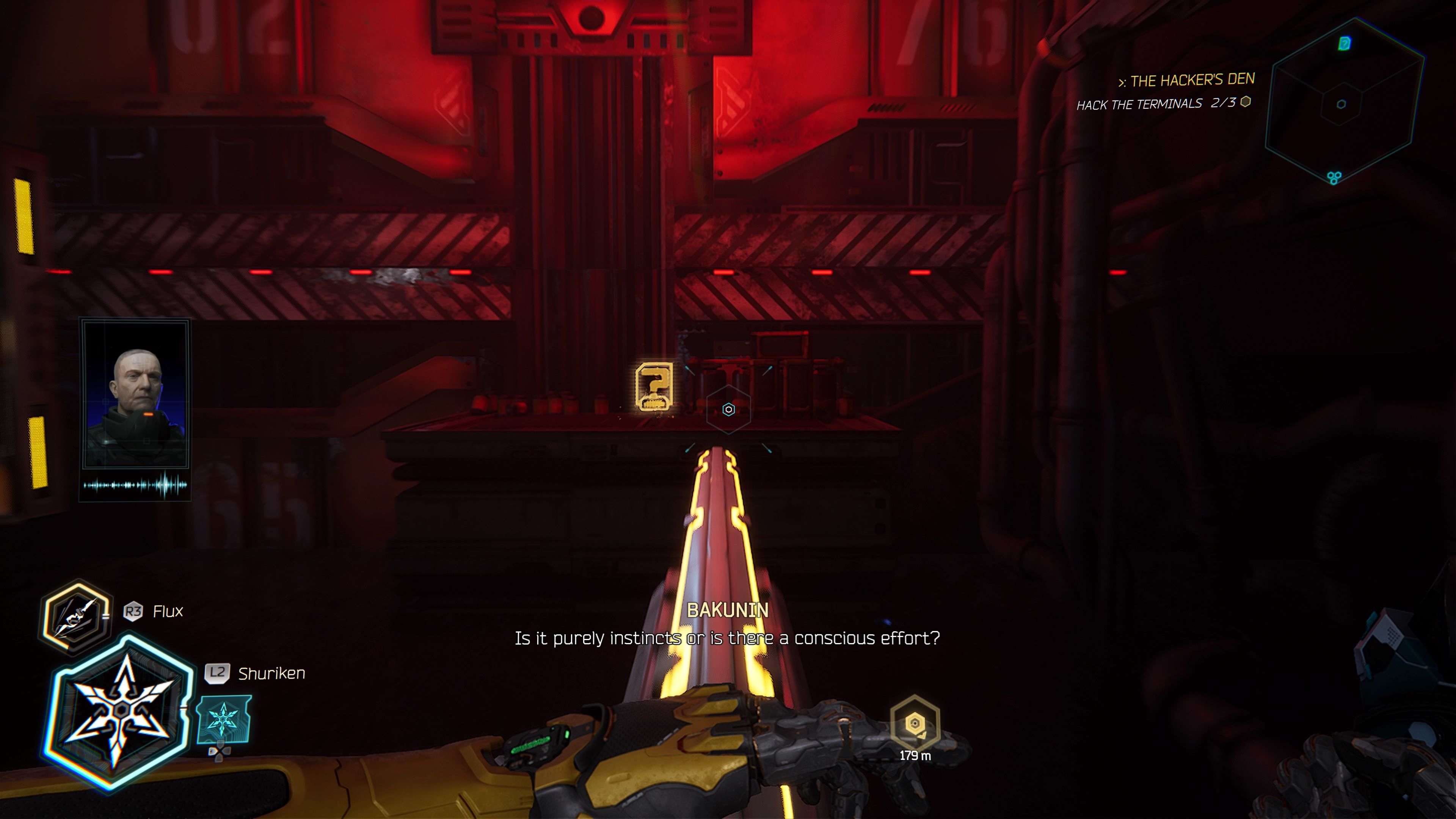The image size is (1456, 819).
Task: Choose the small teal shuriken upgrade icon
Action: coord(224,720)
